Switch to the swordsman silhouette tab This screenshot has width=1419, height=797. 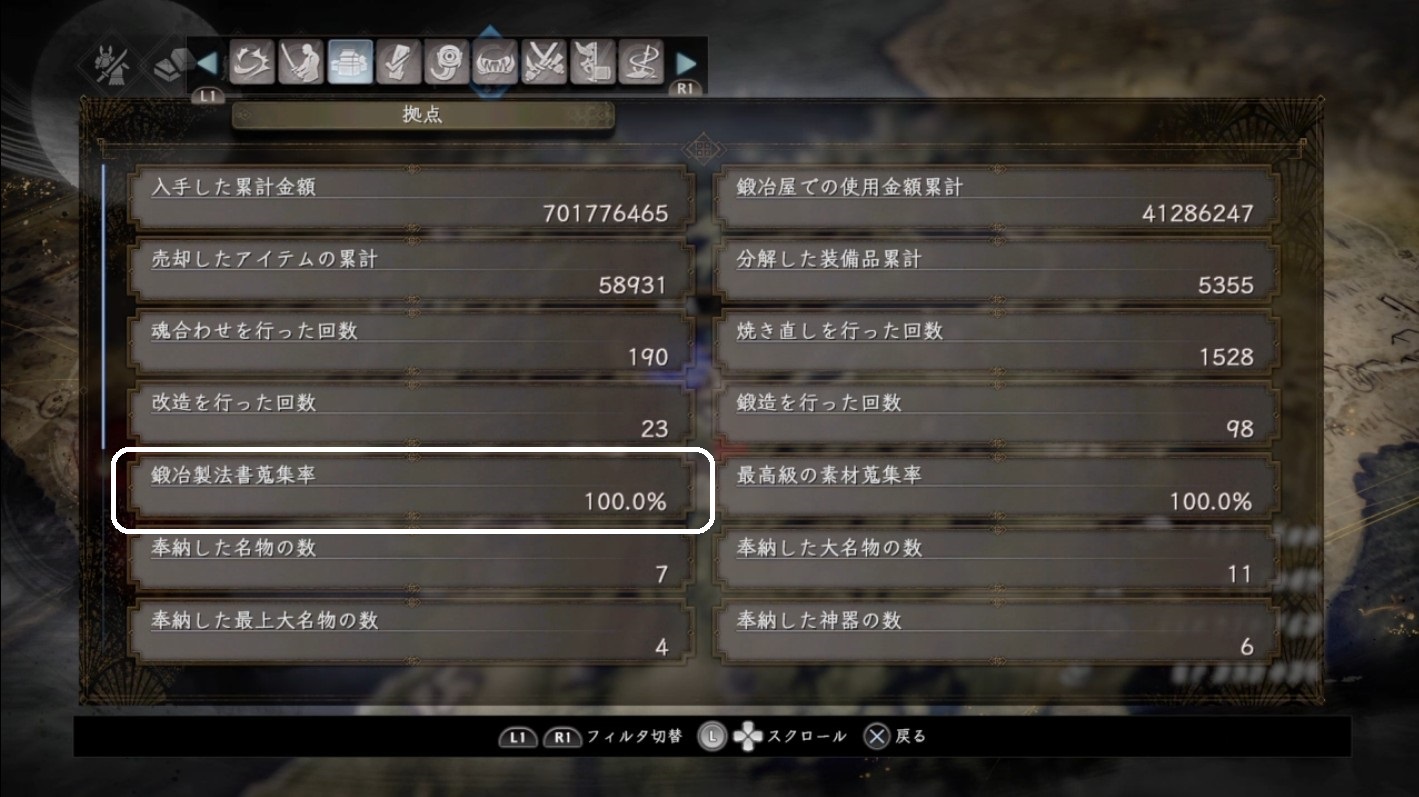click(x=301, y=63)
